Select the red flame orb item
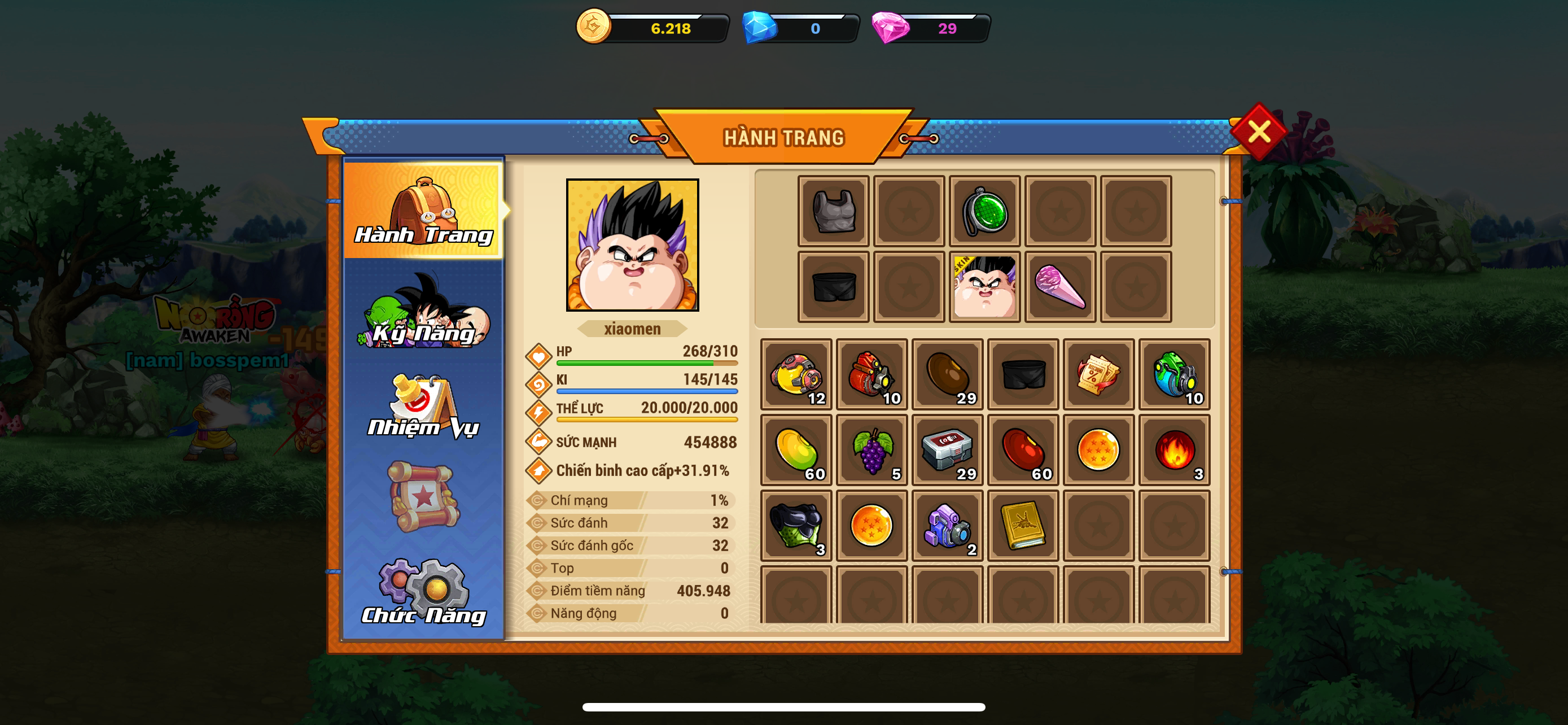 (x=1174, y=451)
